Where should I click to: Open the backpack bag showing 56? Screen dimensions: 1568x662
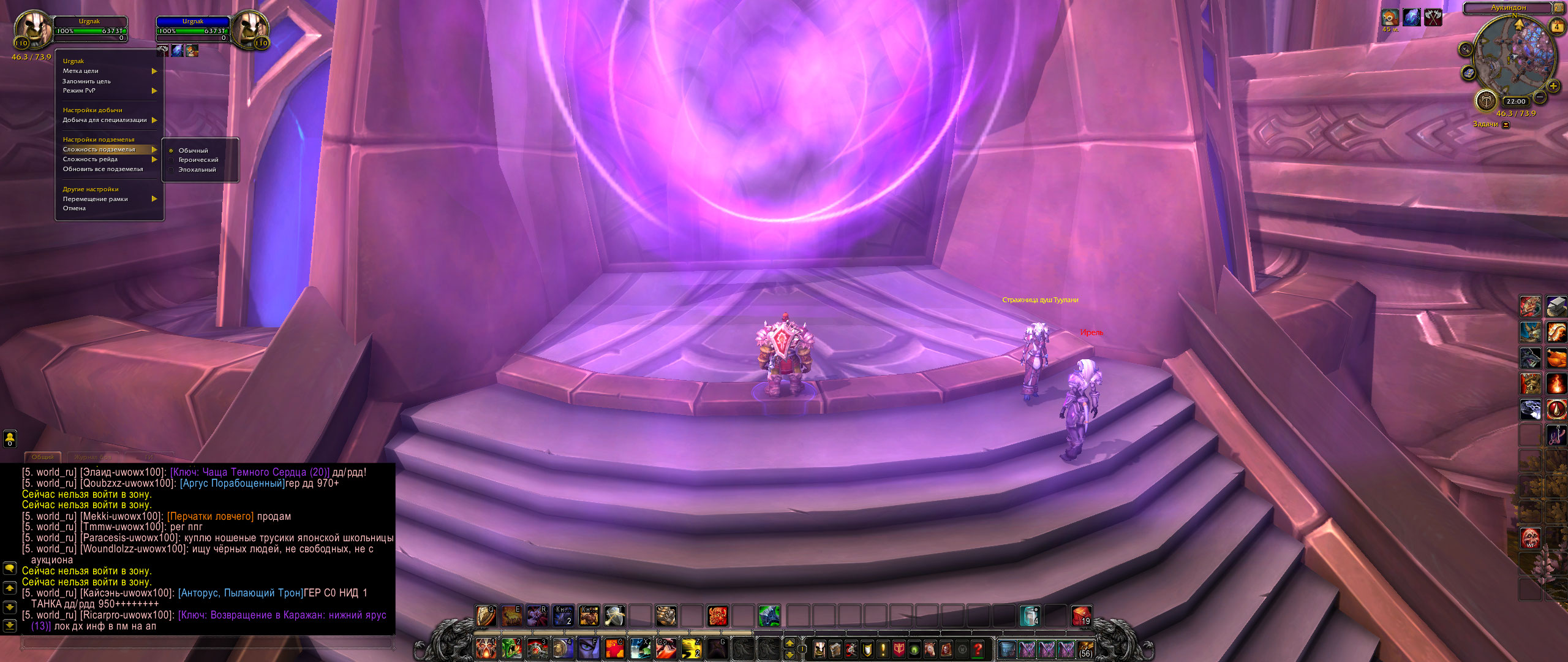1085,649
